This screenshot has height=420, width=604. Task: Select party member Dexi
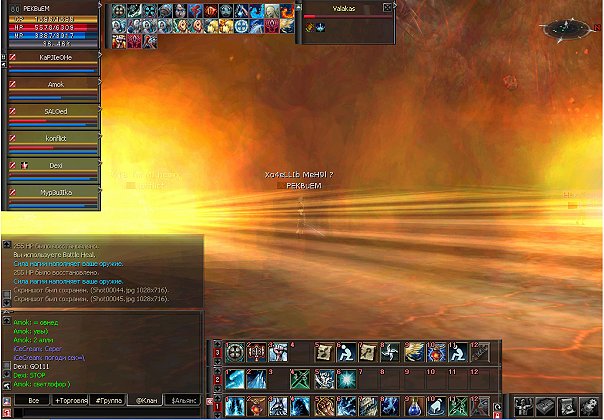click(x=56, y=164)
